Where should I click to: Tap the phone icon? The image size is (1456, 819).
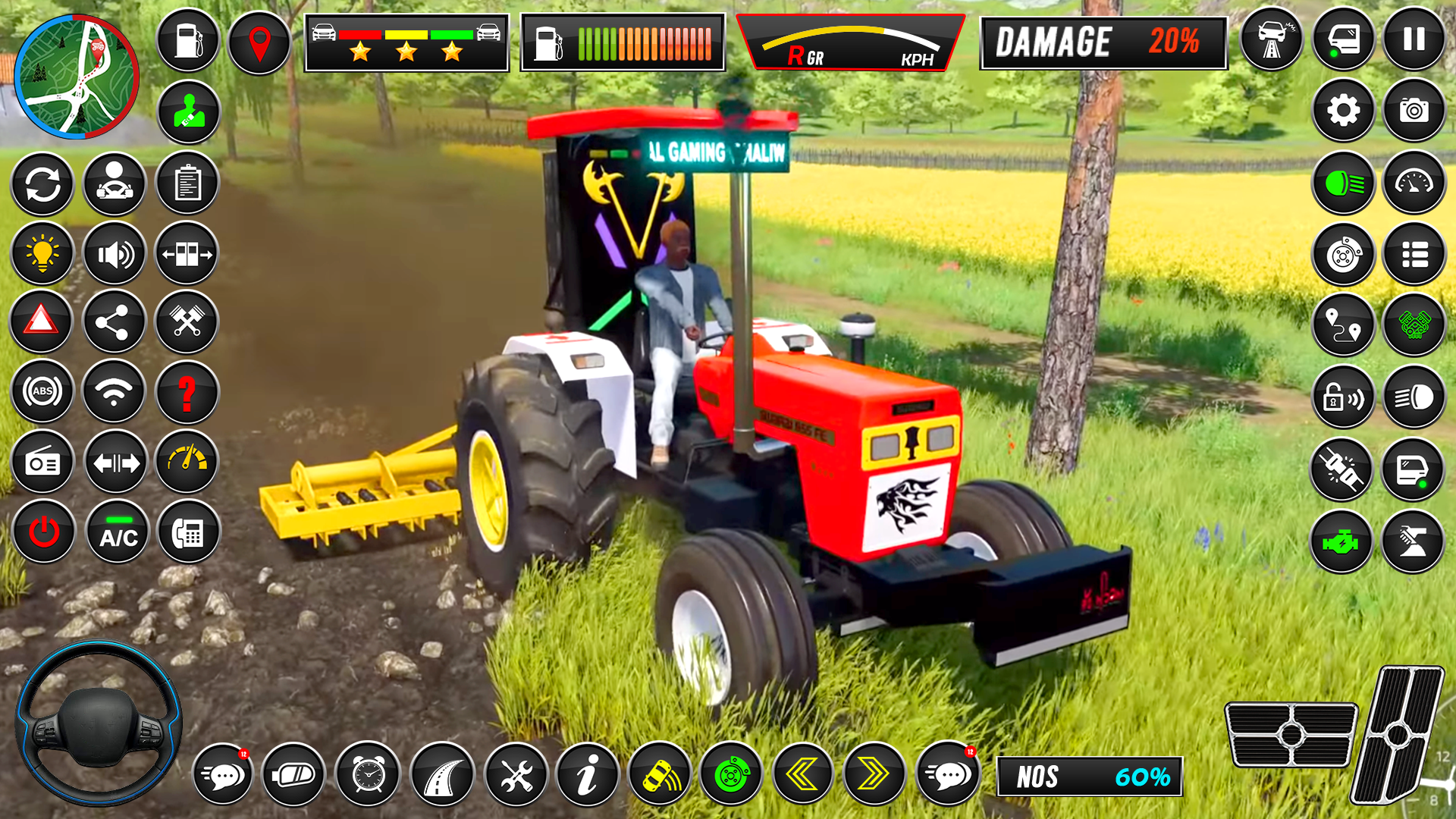187,534
